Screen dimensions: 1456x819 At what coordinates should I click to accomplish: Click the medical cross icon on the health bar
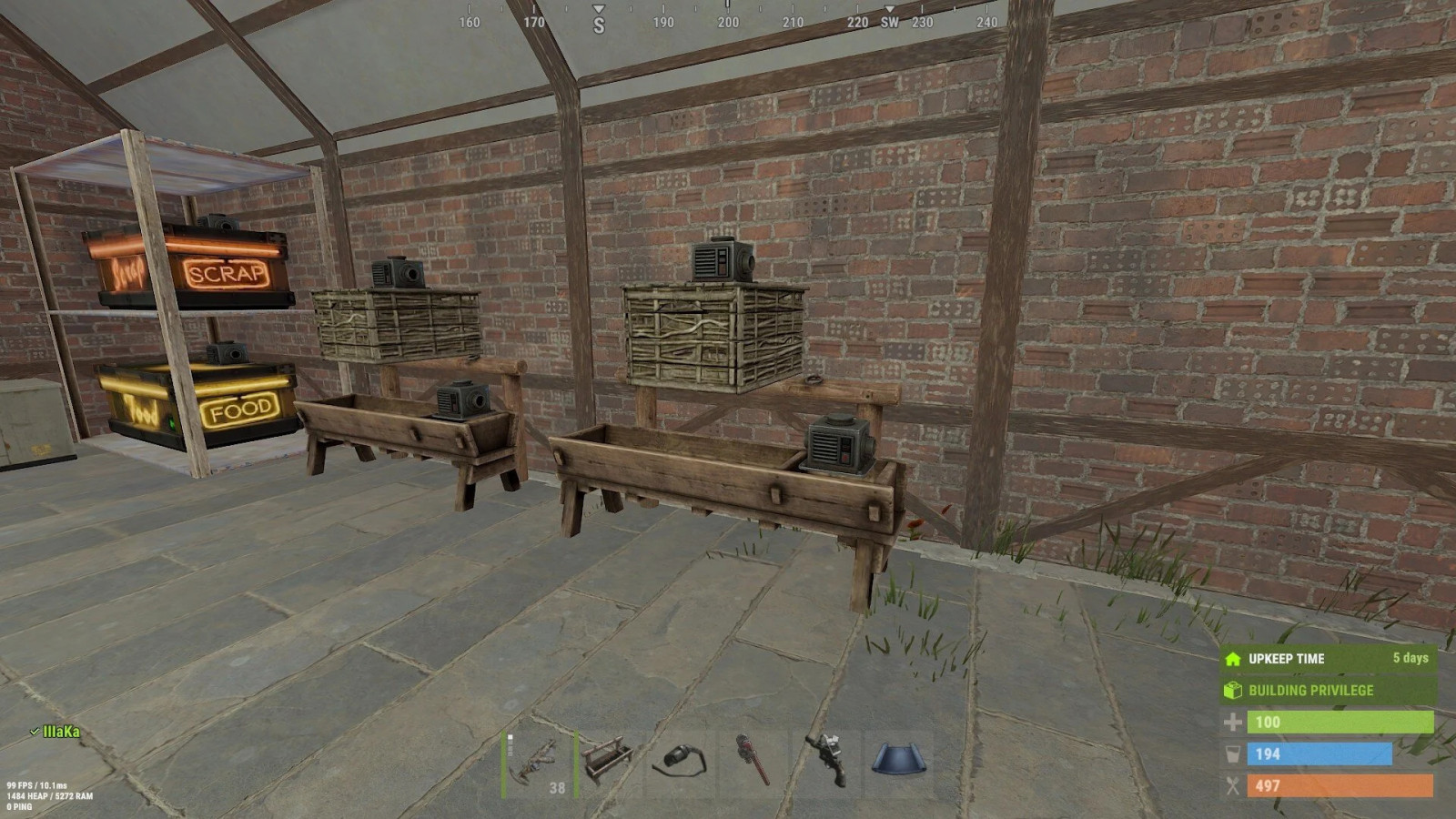1233,722
